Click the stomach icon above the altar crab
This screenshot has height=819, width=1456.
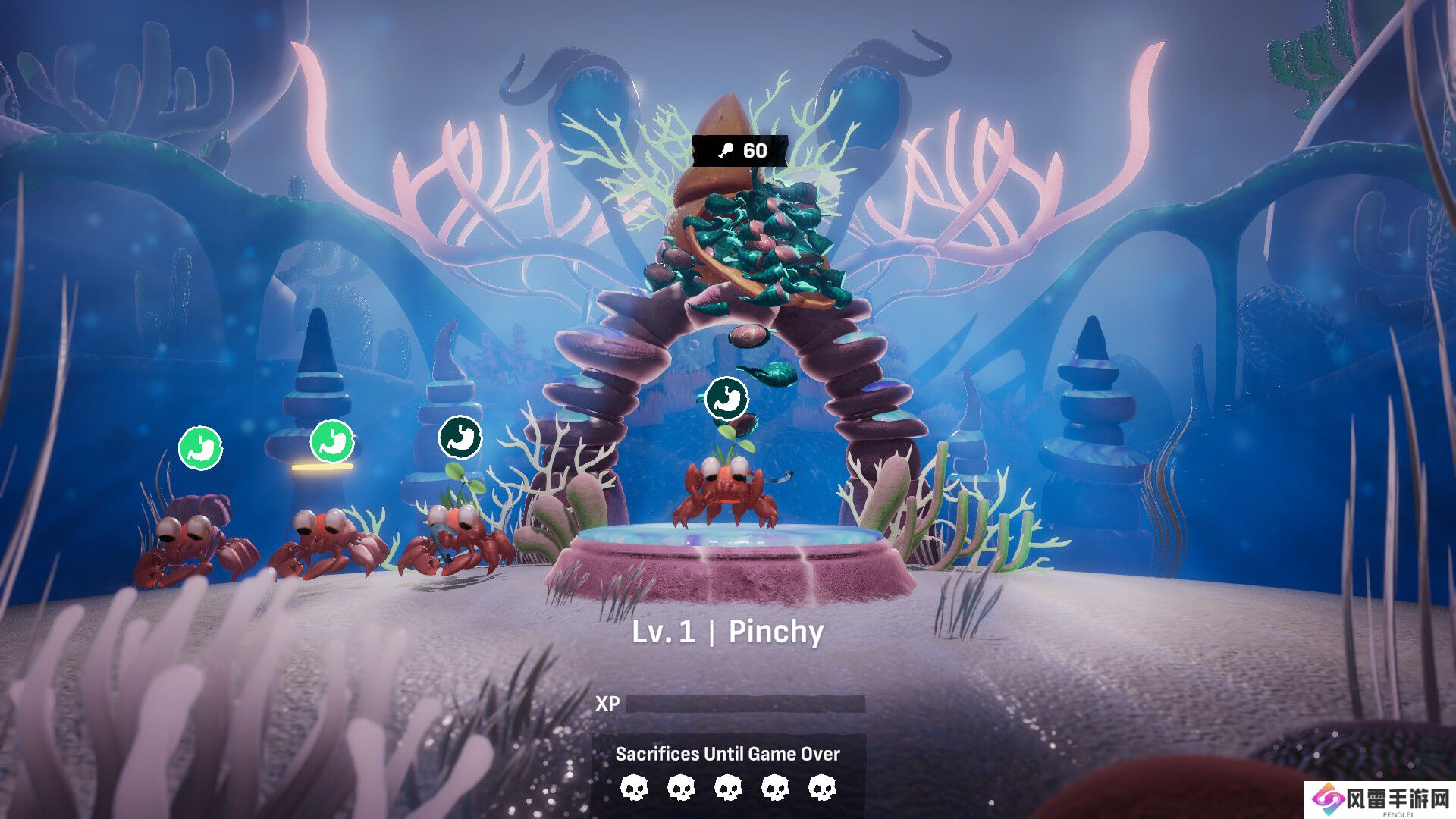coord(726,398)
